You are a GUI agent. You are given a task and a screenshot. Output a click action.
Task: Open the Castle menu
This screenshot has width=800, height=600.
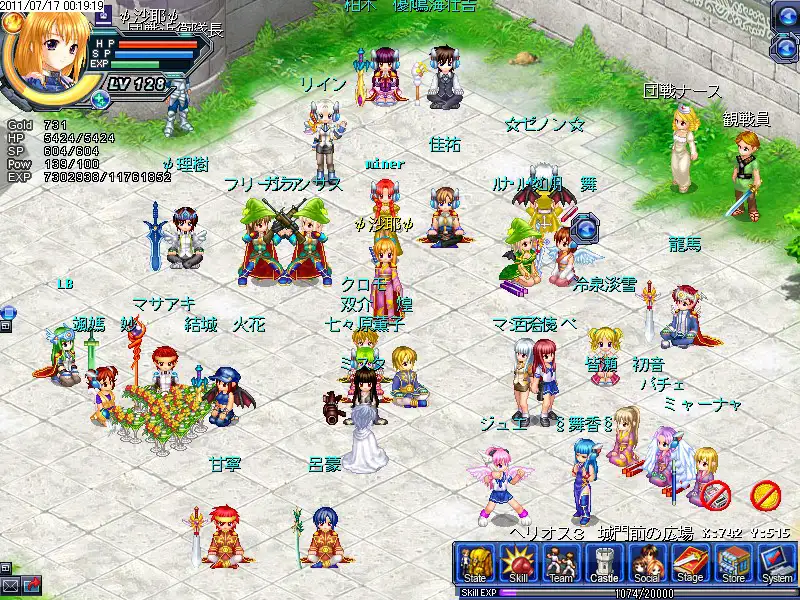coord(603,565)
